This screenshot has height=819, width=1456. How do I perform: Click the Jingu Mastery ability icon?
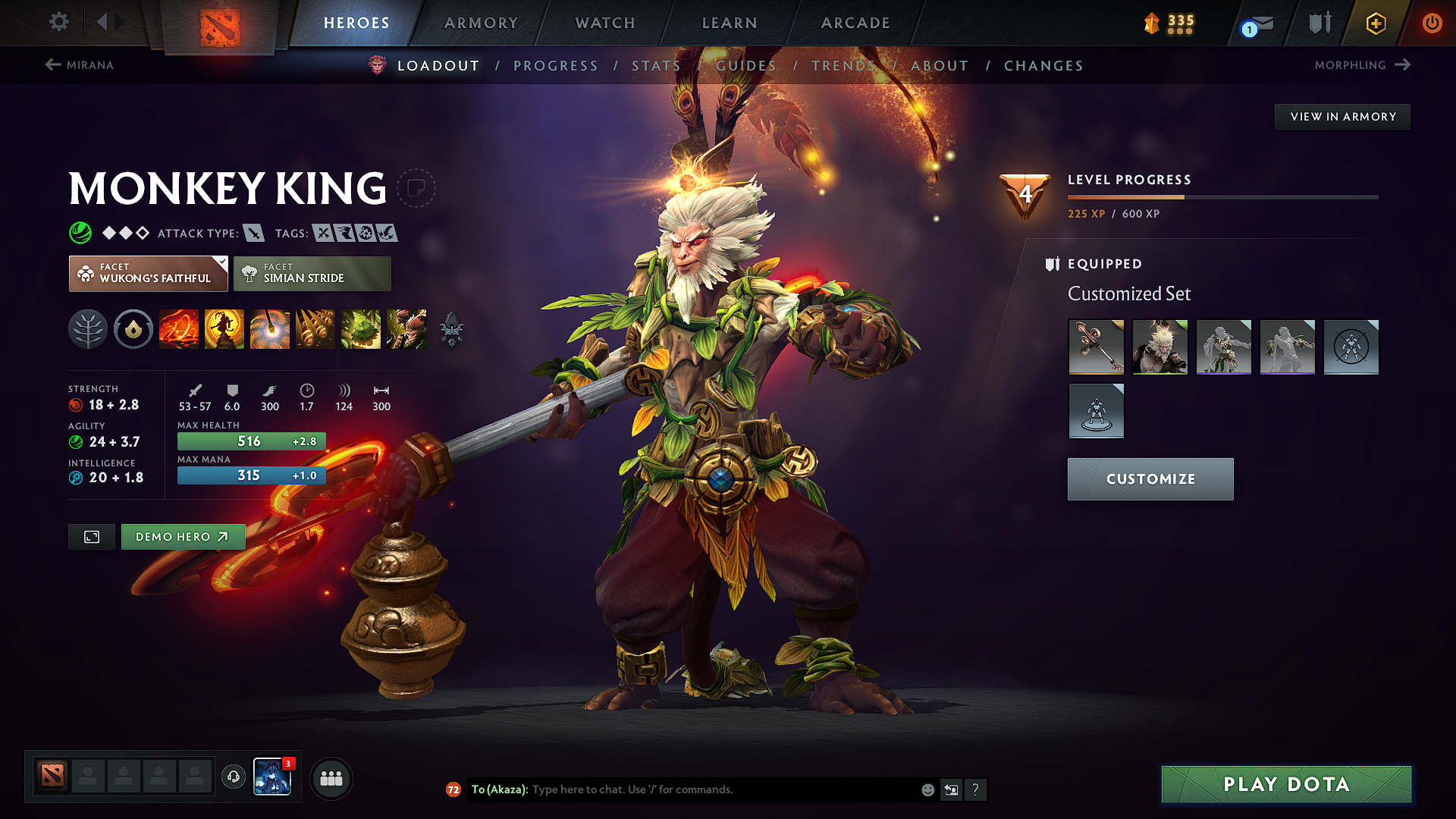tap(315, 329)
